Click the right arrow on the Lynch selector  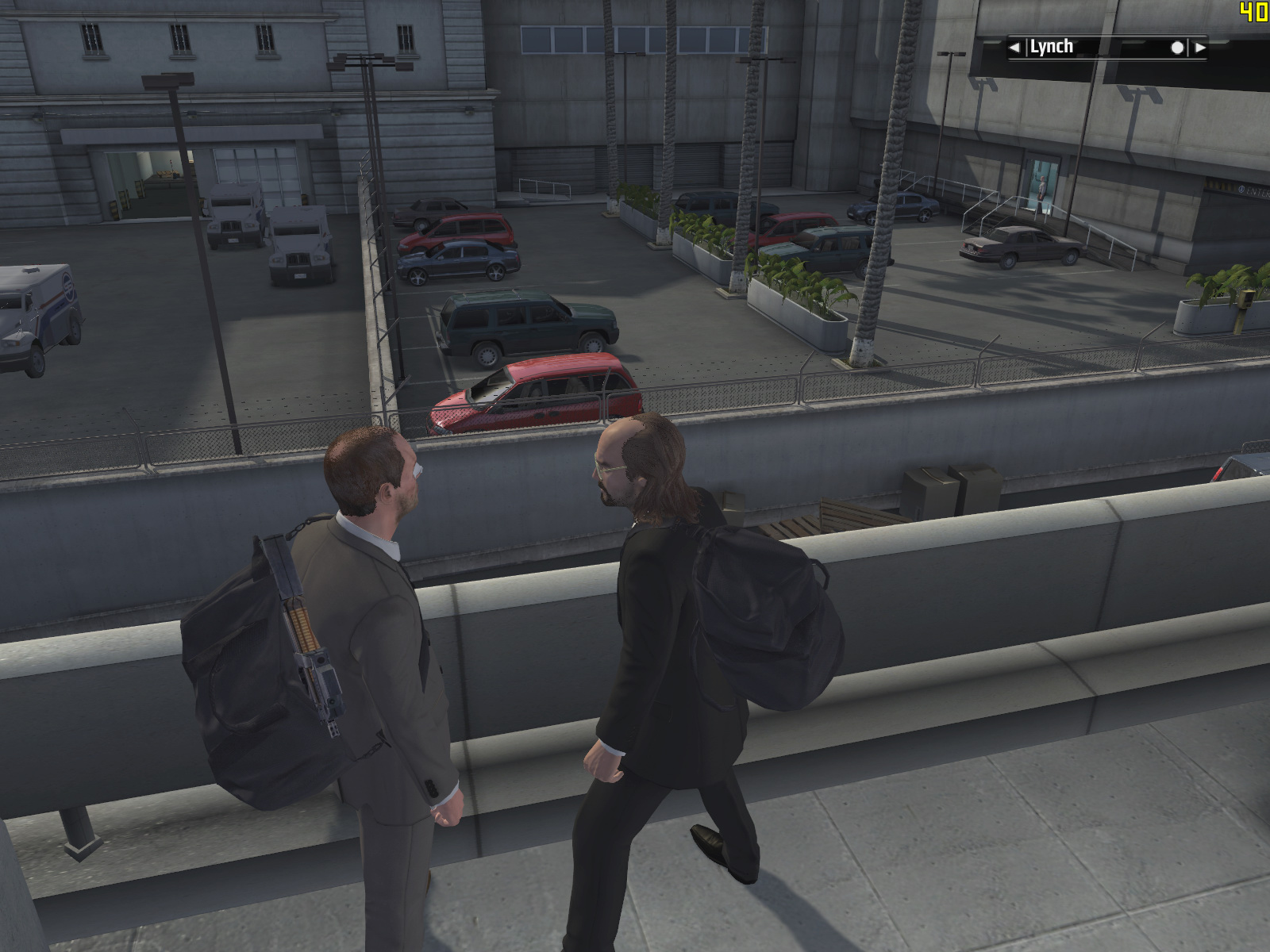coord(1200,48)
